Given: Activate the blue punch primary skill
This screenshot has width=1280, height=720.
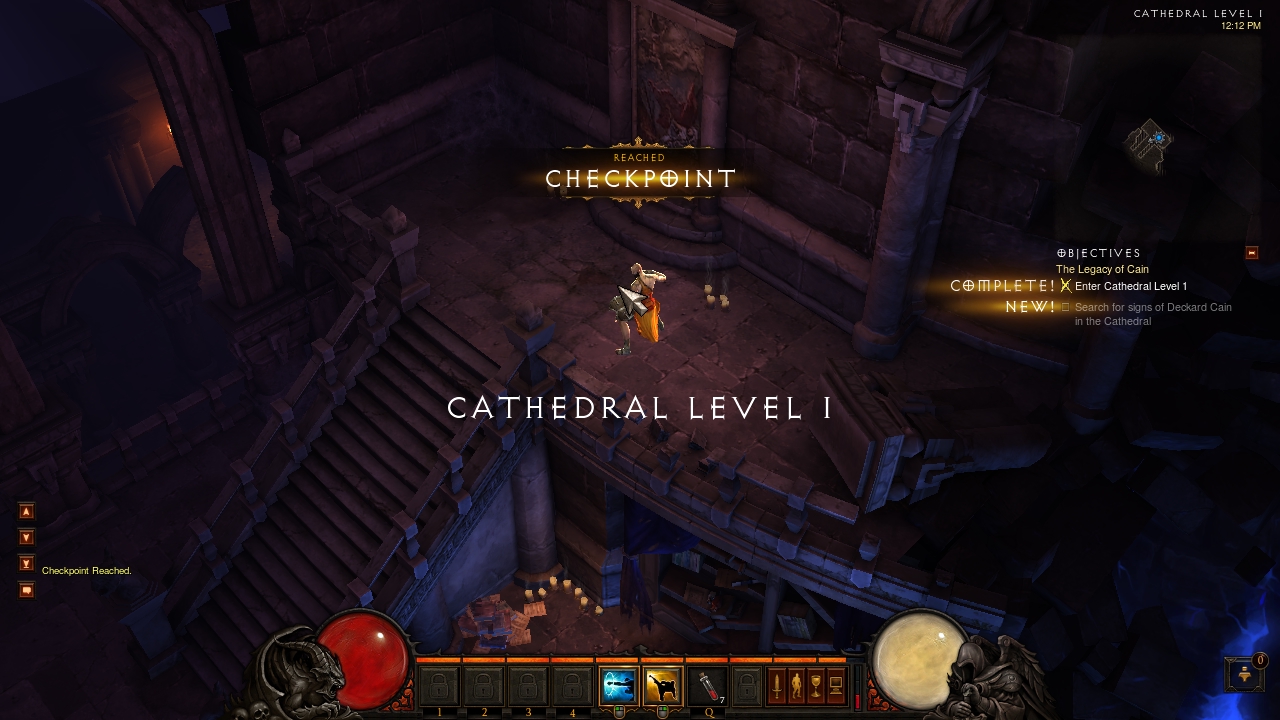Looking at the screenshot, I should (x=617, y=686).
